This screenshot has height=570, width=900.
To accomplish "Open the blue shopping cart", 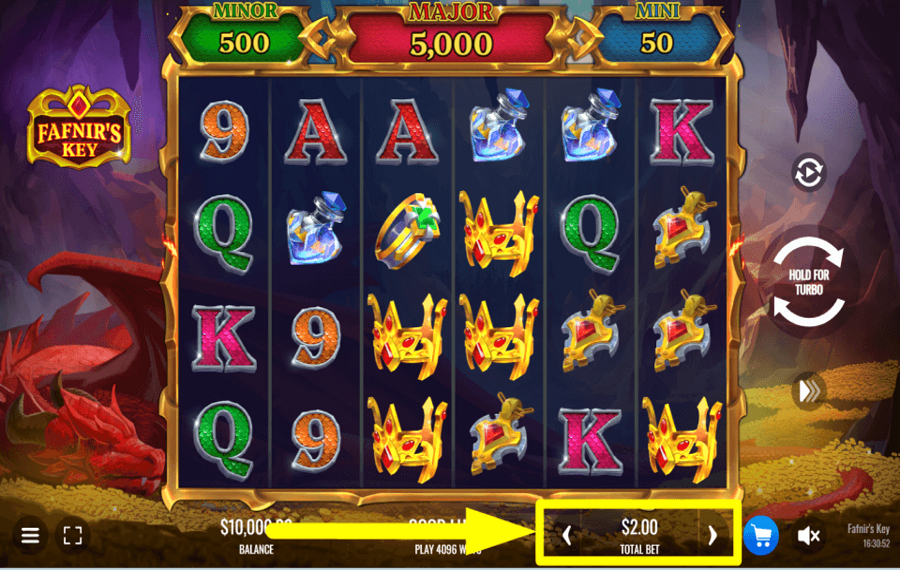I will (761, 536).
